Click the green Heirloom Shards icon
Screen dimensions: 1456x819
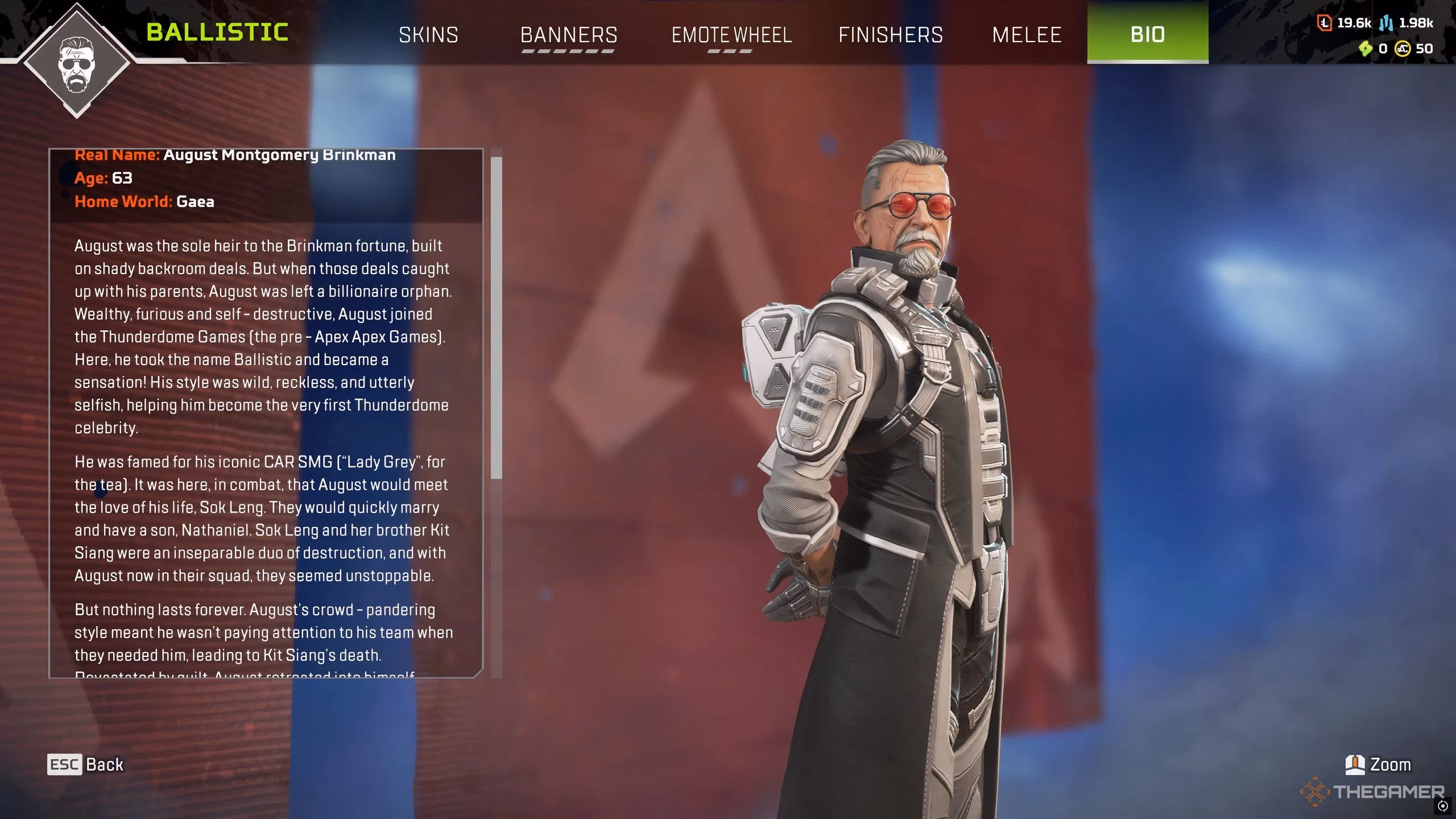coord(1365,47)
